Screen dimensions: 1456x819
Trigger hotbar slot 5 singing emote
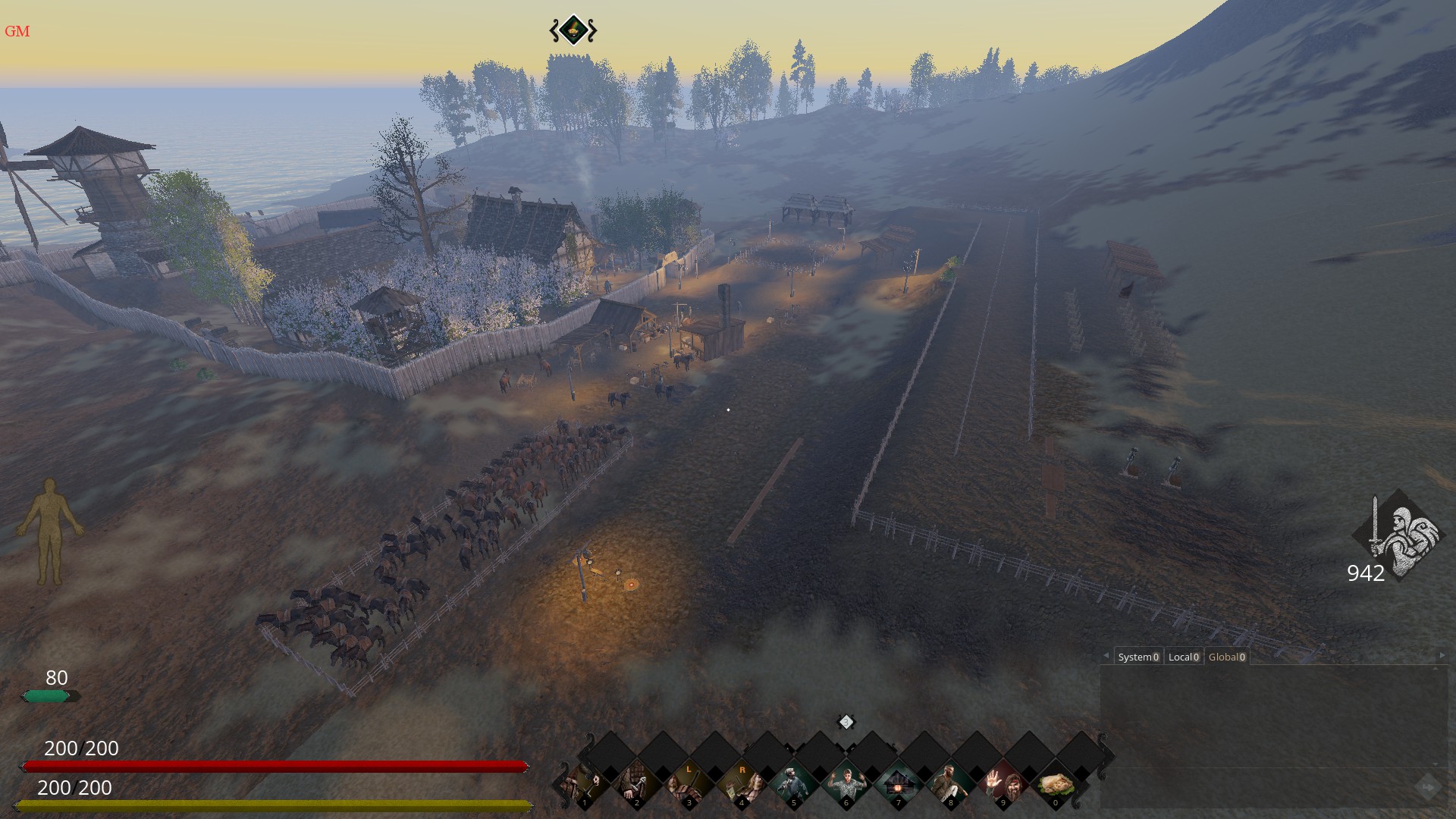[x=794, y=784]
